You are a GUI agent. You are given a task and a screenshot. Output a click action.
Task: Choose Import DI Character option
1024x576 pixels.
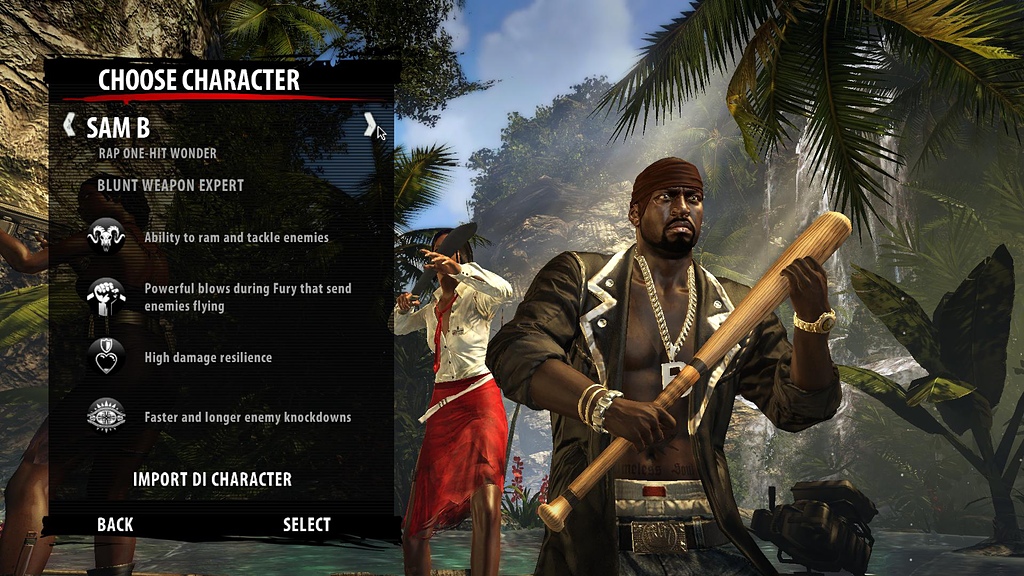pos(212,480)
